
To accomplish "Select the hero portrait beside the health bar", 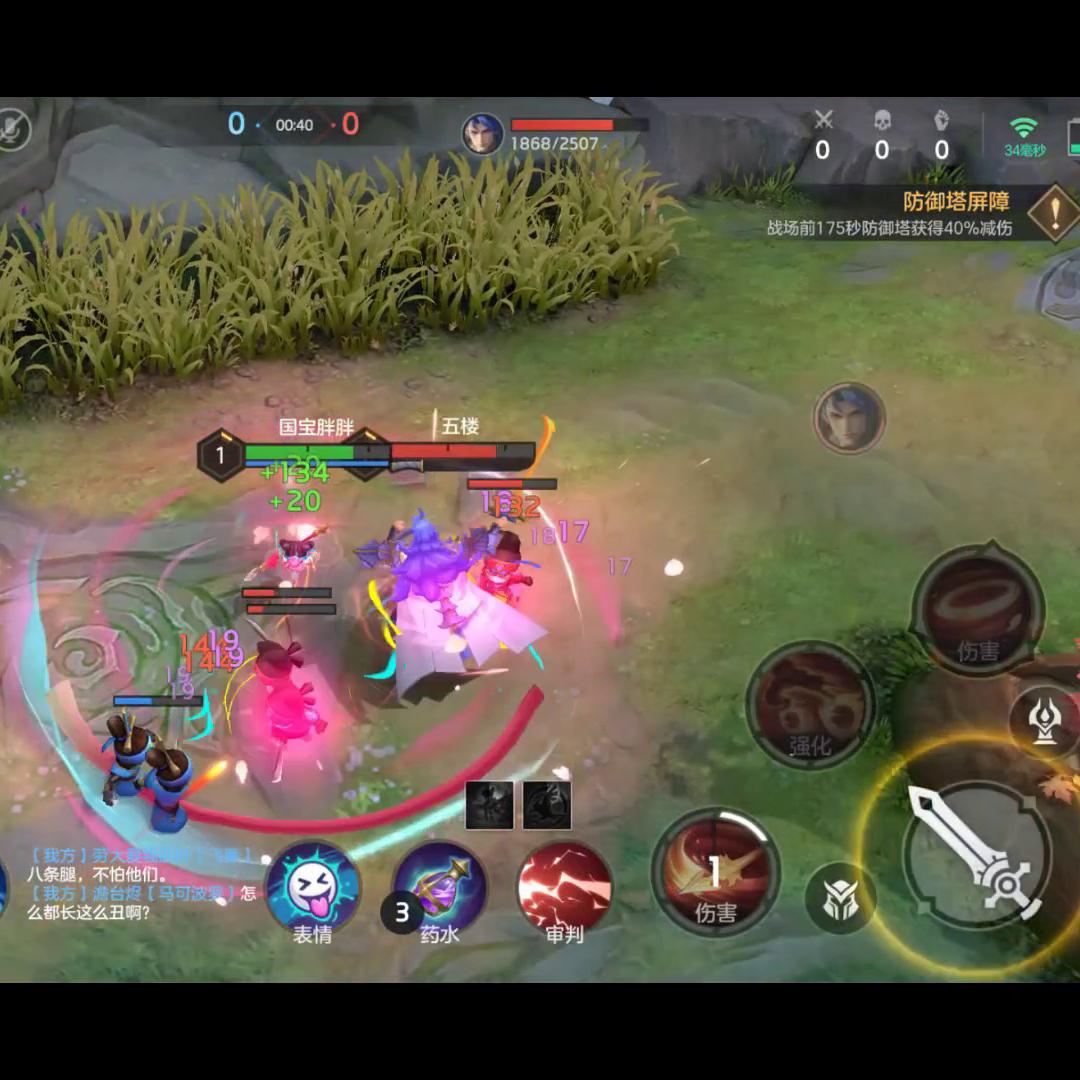I will [x=482, y=133].
